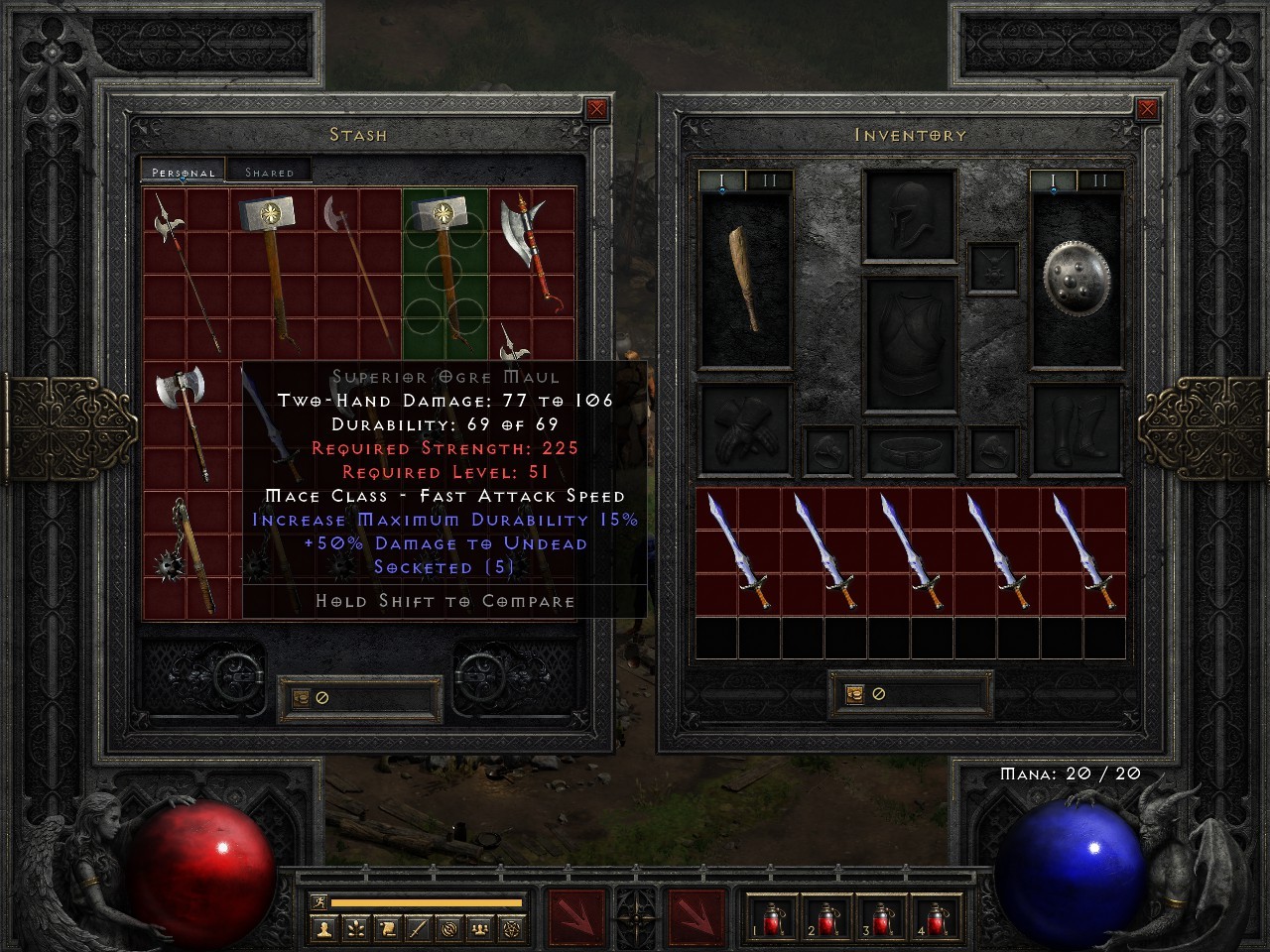Click the pentagram icon in the bottom menu
1270x952 pixels.
coord(514,927)
